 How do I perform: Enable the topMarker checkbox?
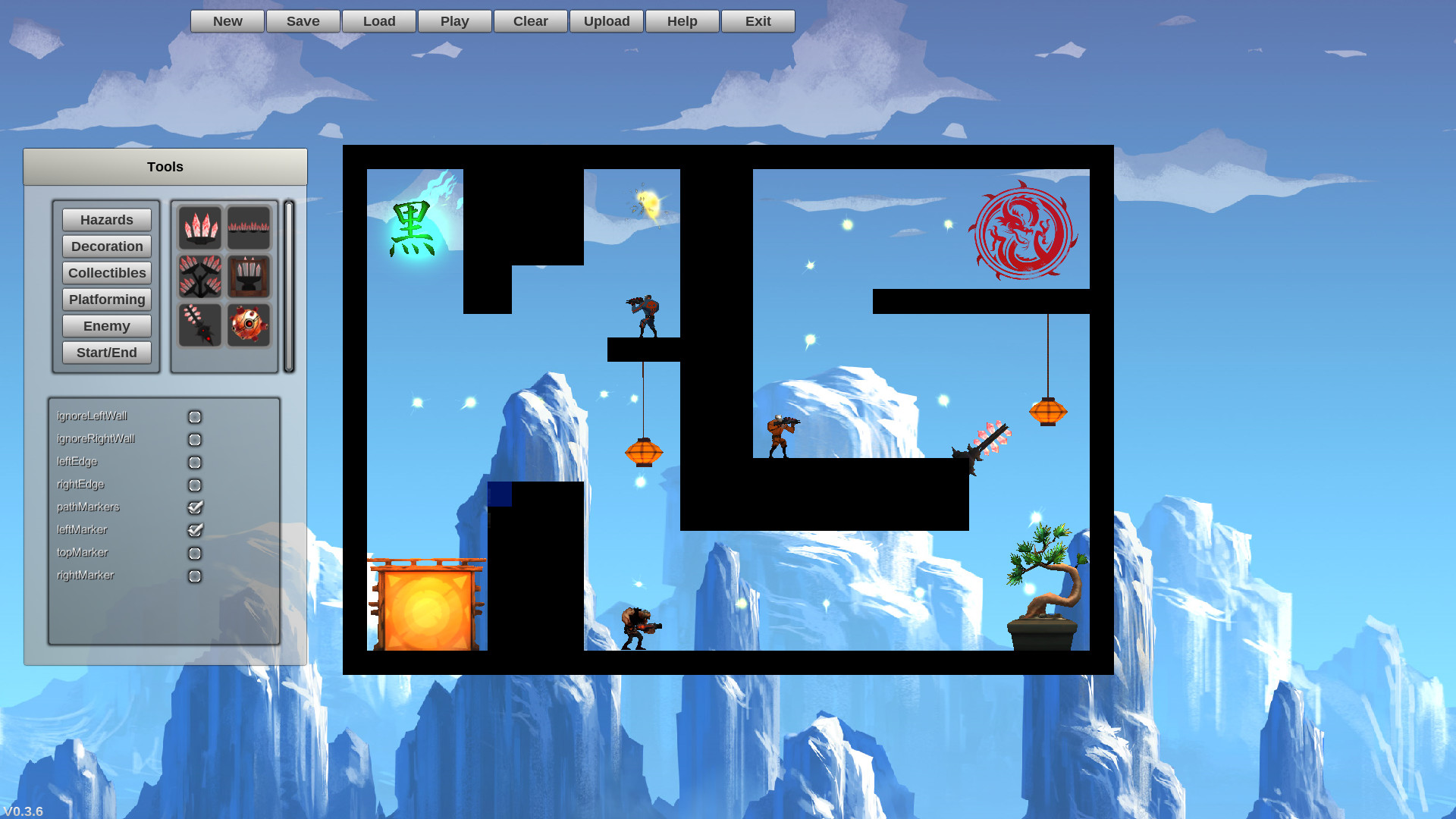tap(195, 553)
